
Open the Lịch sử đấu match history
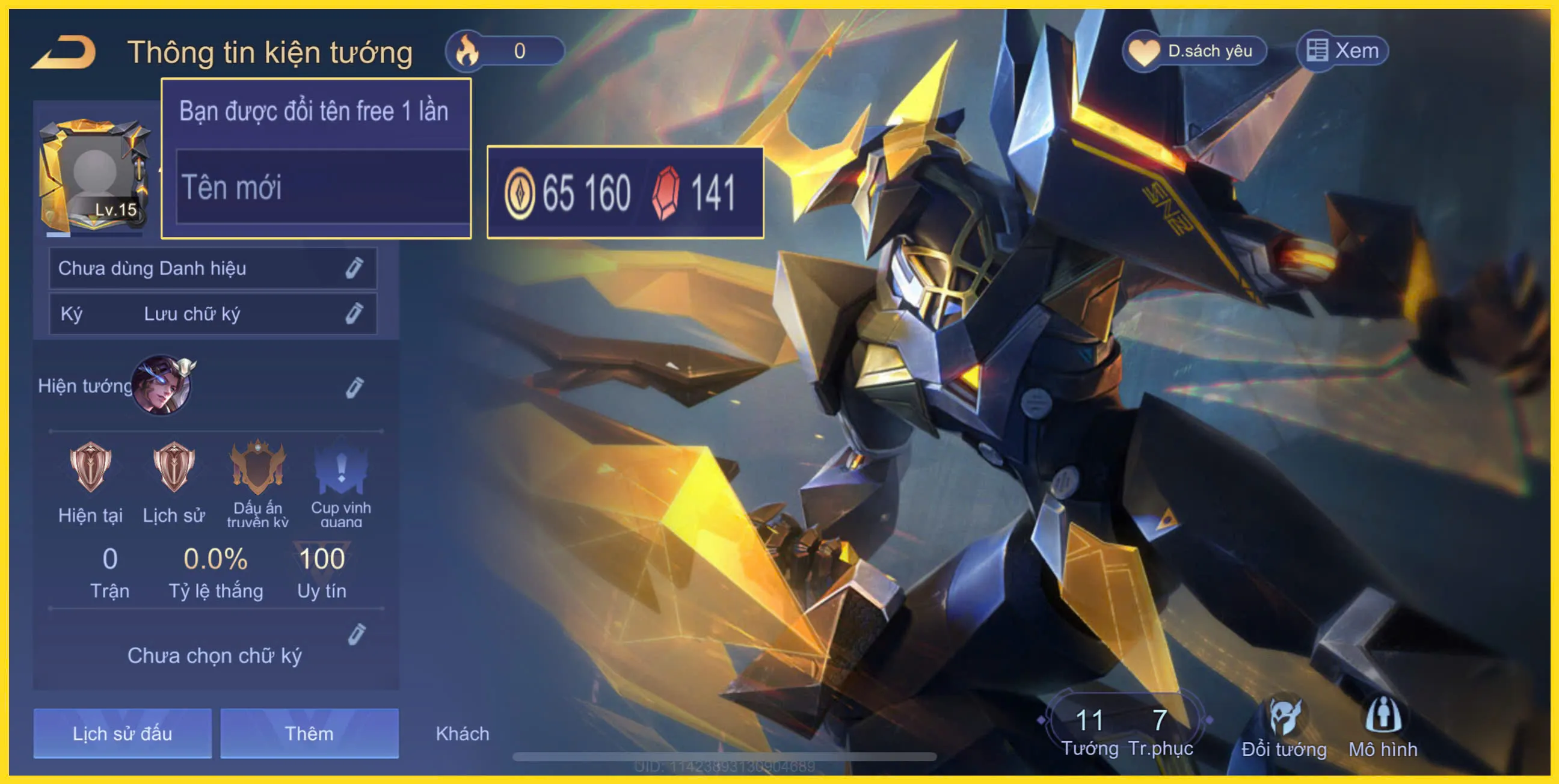[x=122, y=733]
